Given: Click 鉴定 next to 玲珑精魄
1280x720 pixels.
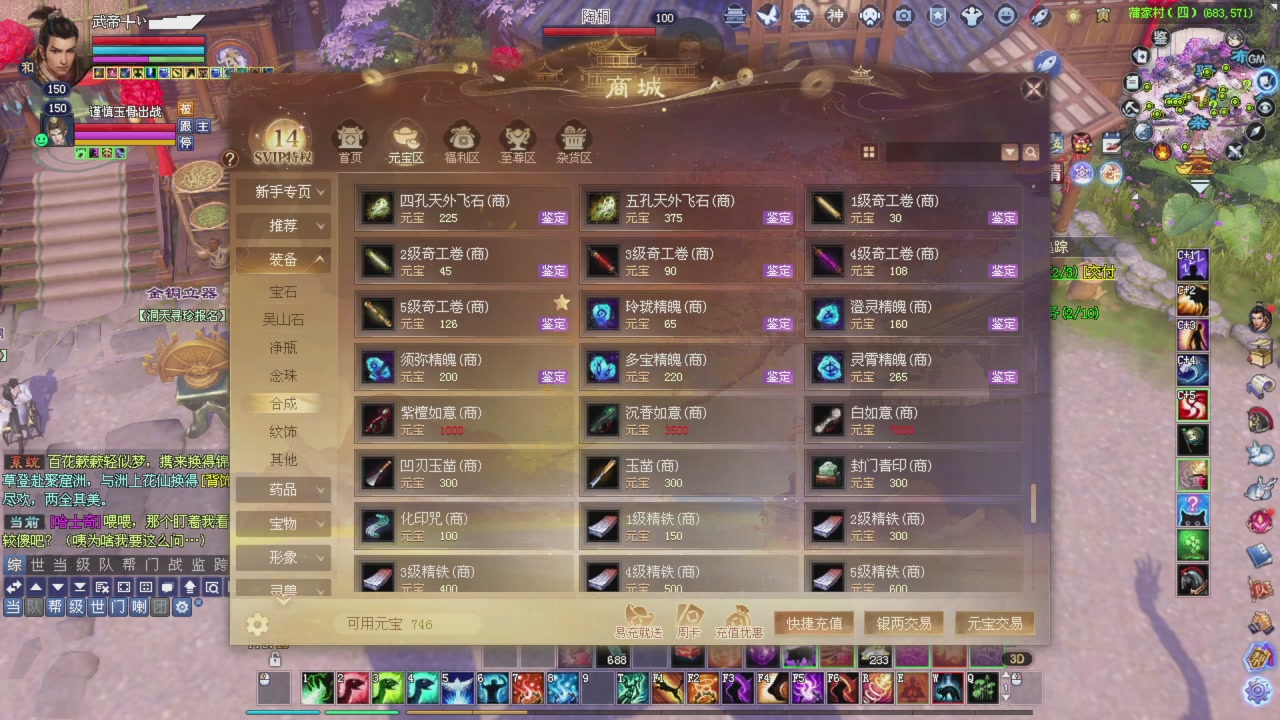Looking at the screenshot, I should coord(777,324).
